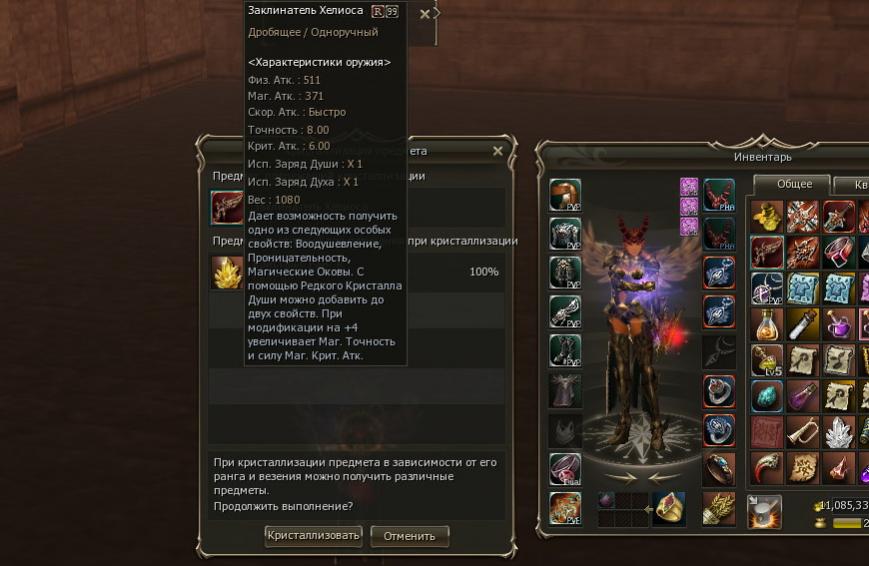
Task: Select the horn trumpet item in inventory
Action: [802, 432]
